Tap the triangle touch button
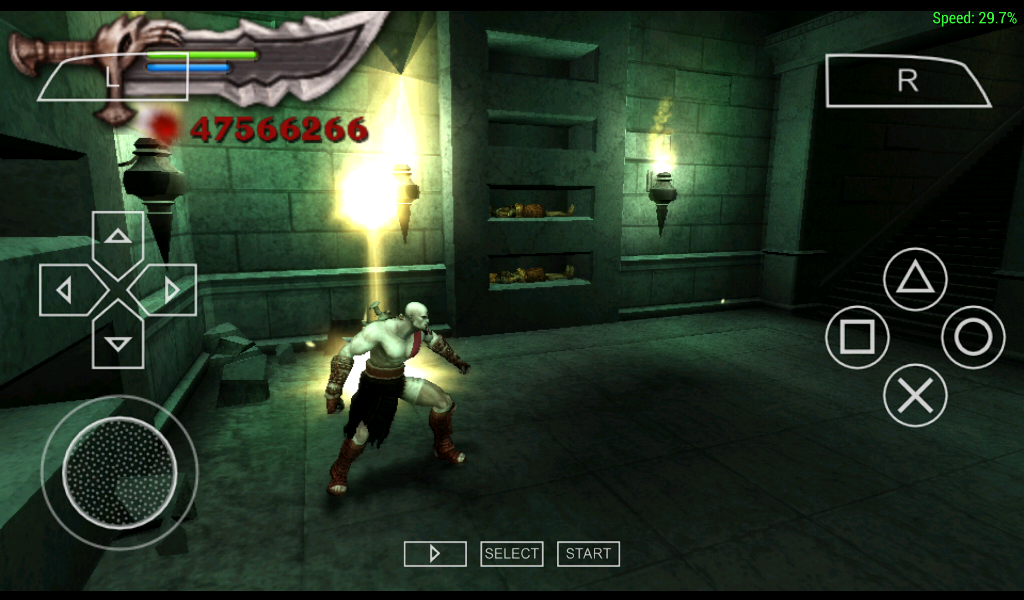This screenshot has height=600, width=1024. click(915, 278)
